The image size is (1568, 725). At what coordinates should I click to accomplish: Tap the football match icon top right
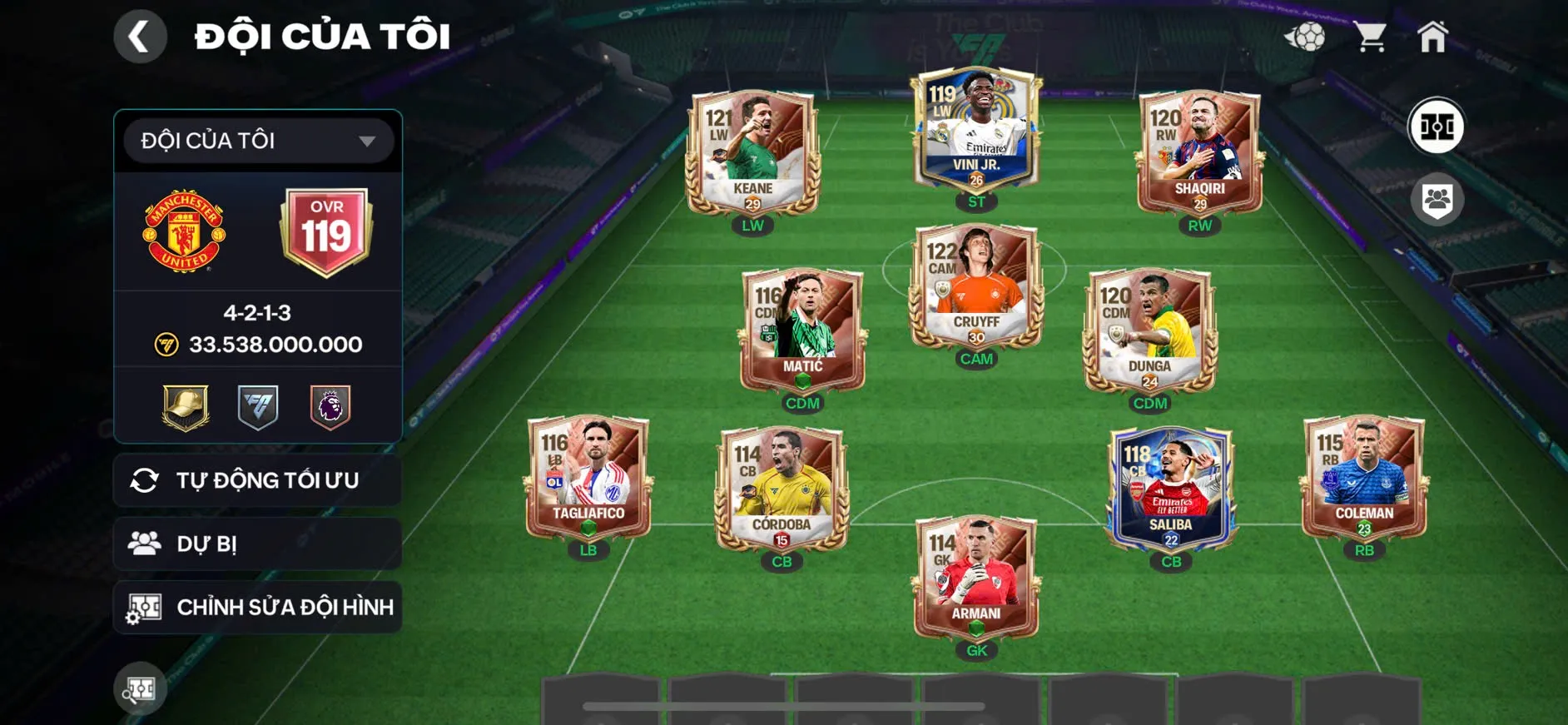[1309, 35]
